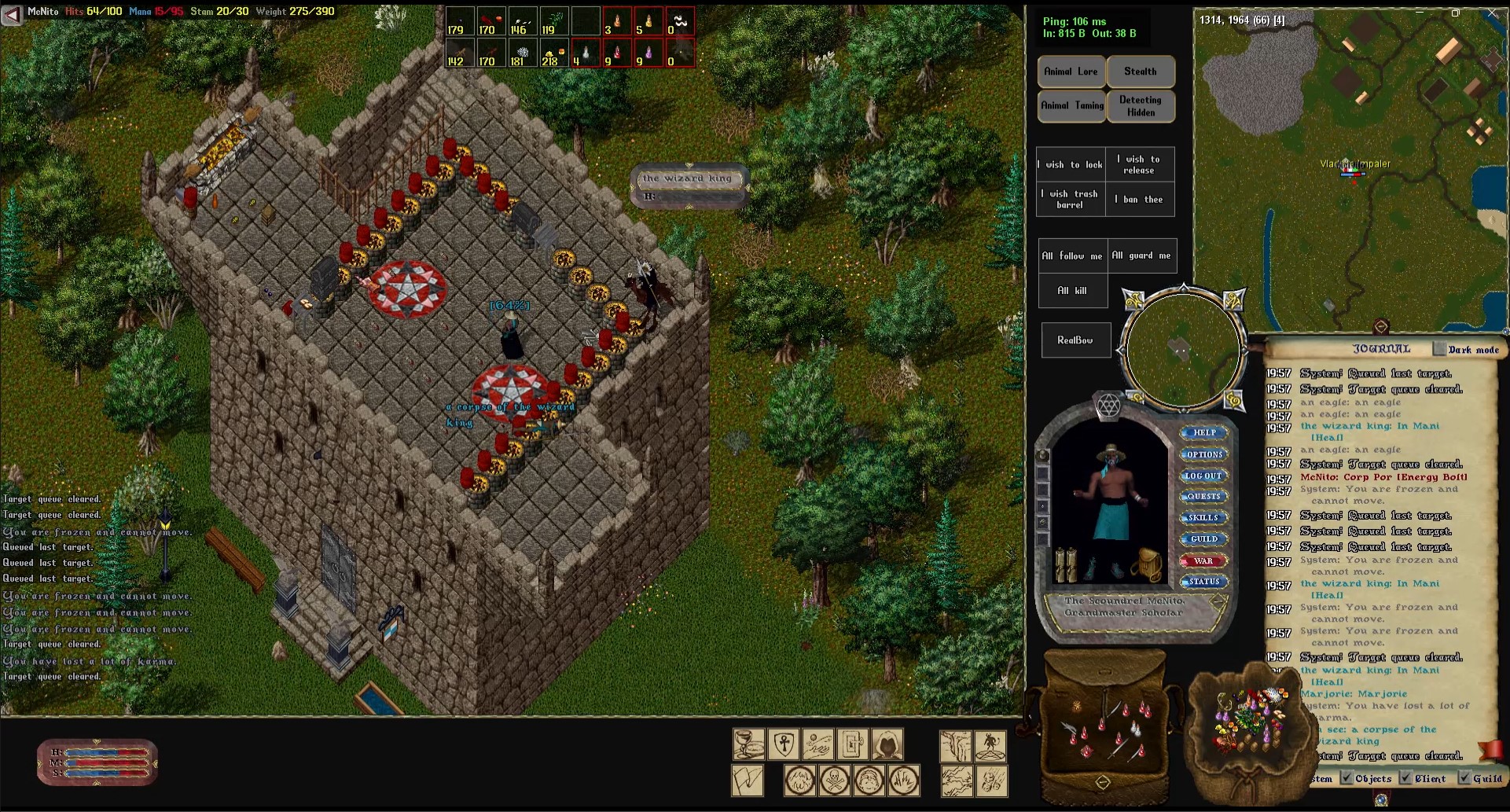The height and width of the screenshot is (812, 1510).
Task: Command pets with 'All follow me'
Action: click(x=1072, y=255)
